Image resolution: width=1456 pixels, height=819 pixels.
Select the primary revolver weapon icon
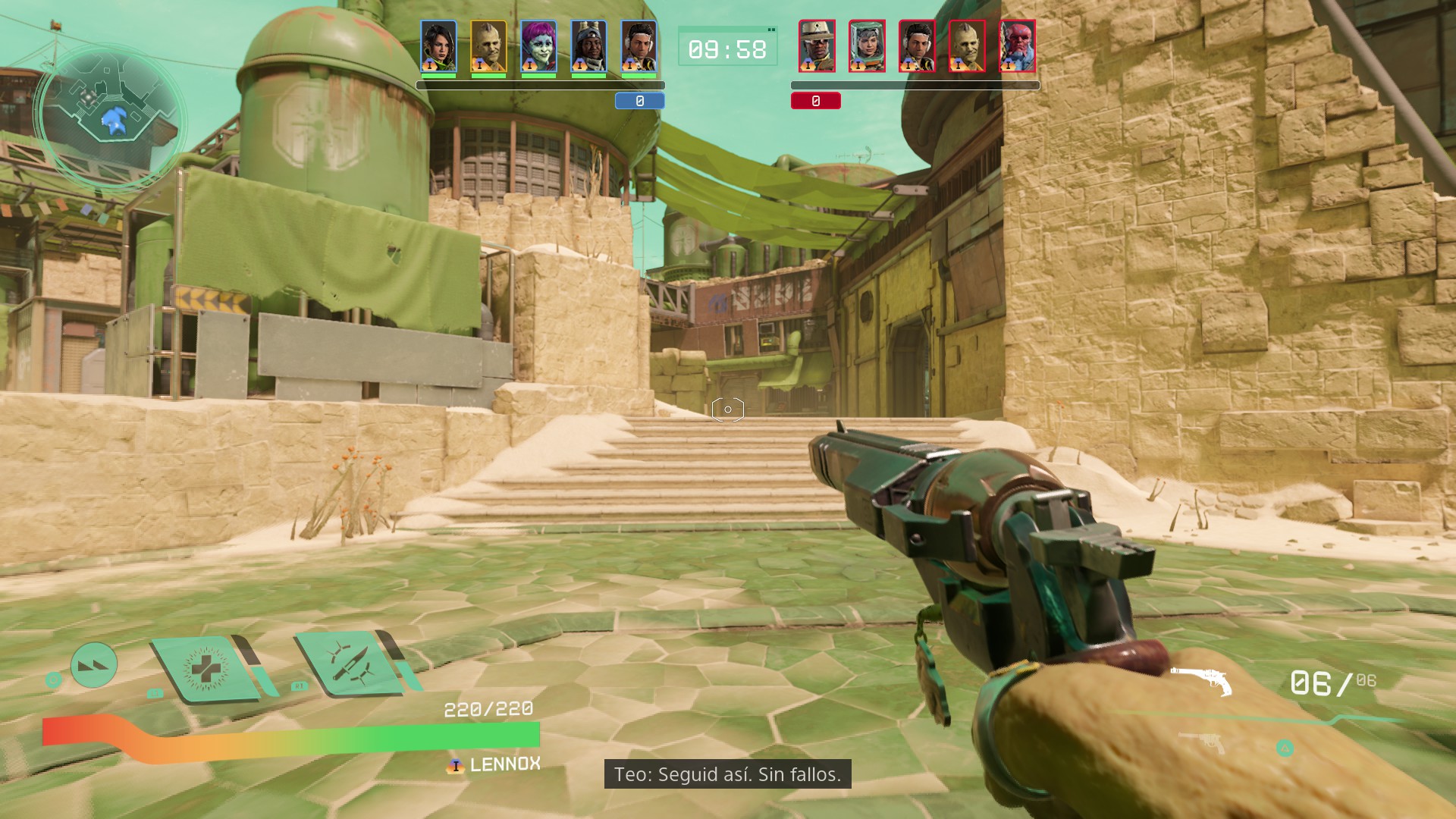(1200, 680)
